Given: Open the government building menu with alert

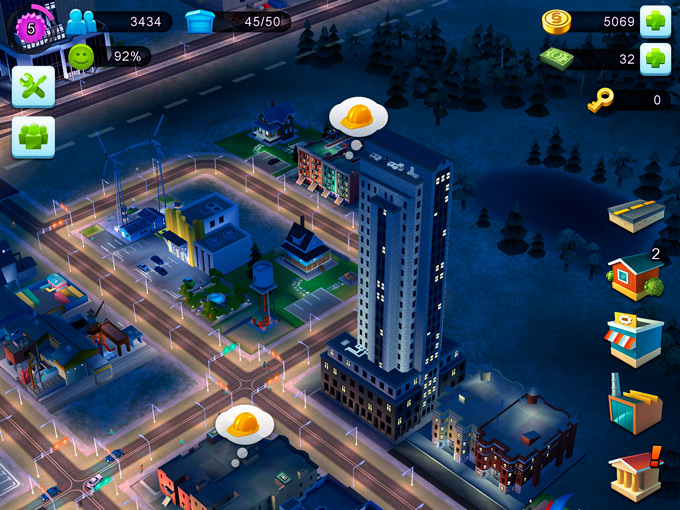Looking at the screenshot, I should 635,471.
